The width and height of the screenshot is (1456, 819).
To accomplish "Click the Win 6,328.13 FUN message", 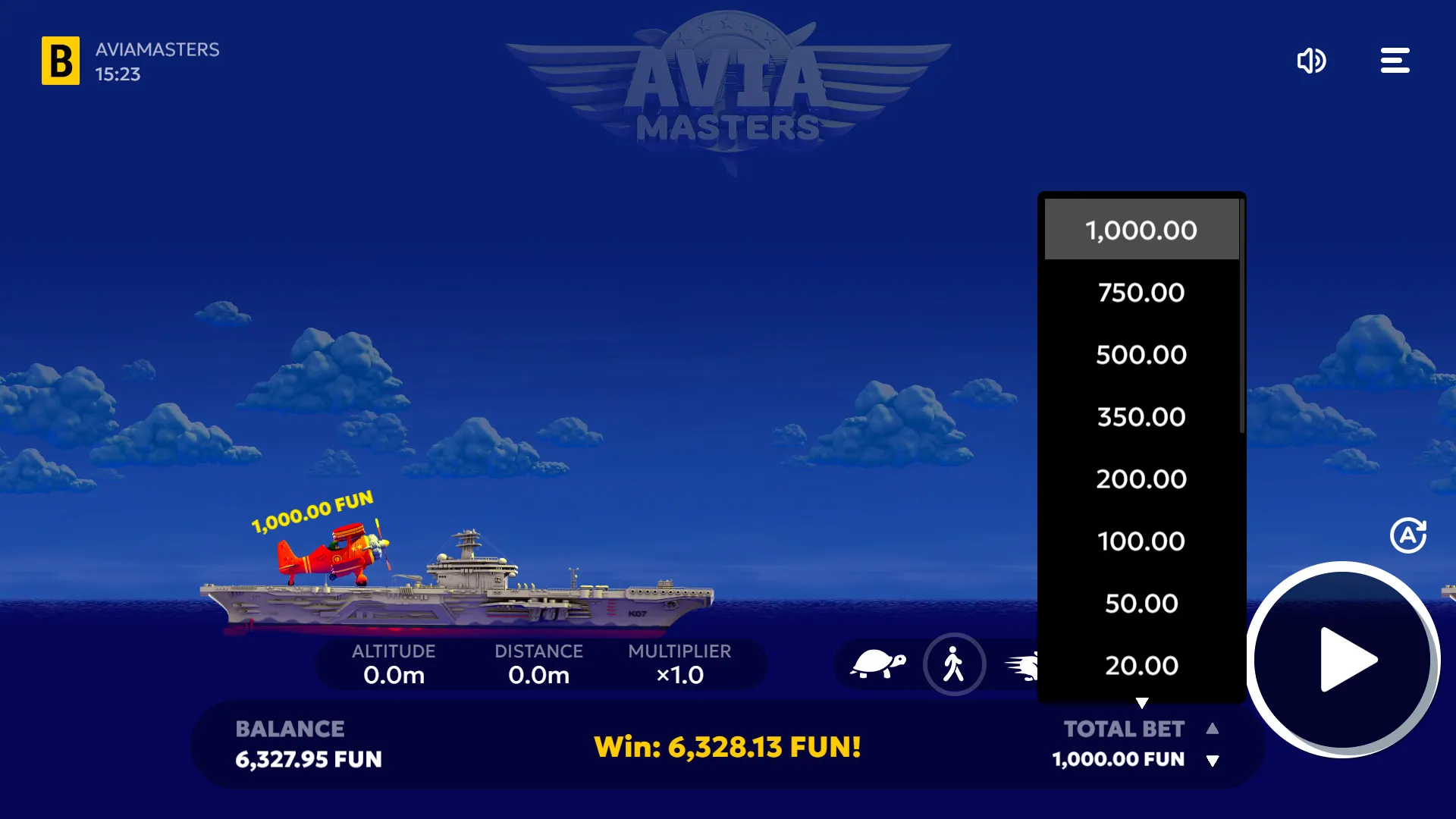I will (728, 746).
